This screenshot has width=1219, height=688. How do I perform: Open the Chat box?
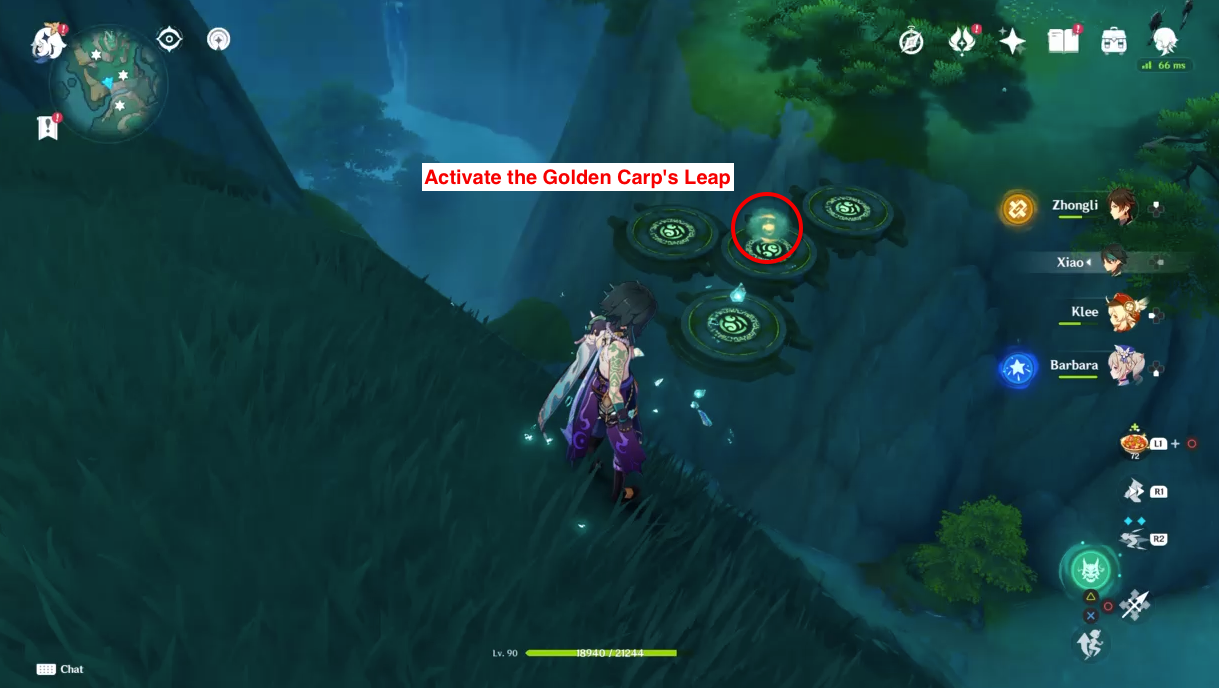pyautogui.click(x=60, y=669)
